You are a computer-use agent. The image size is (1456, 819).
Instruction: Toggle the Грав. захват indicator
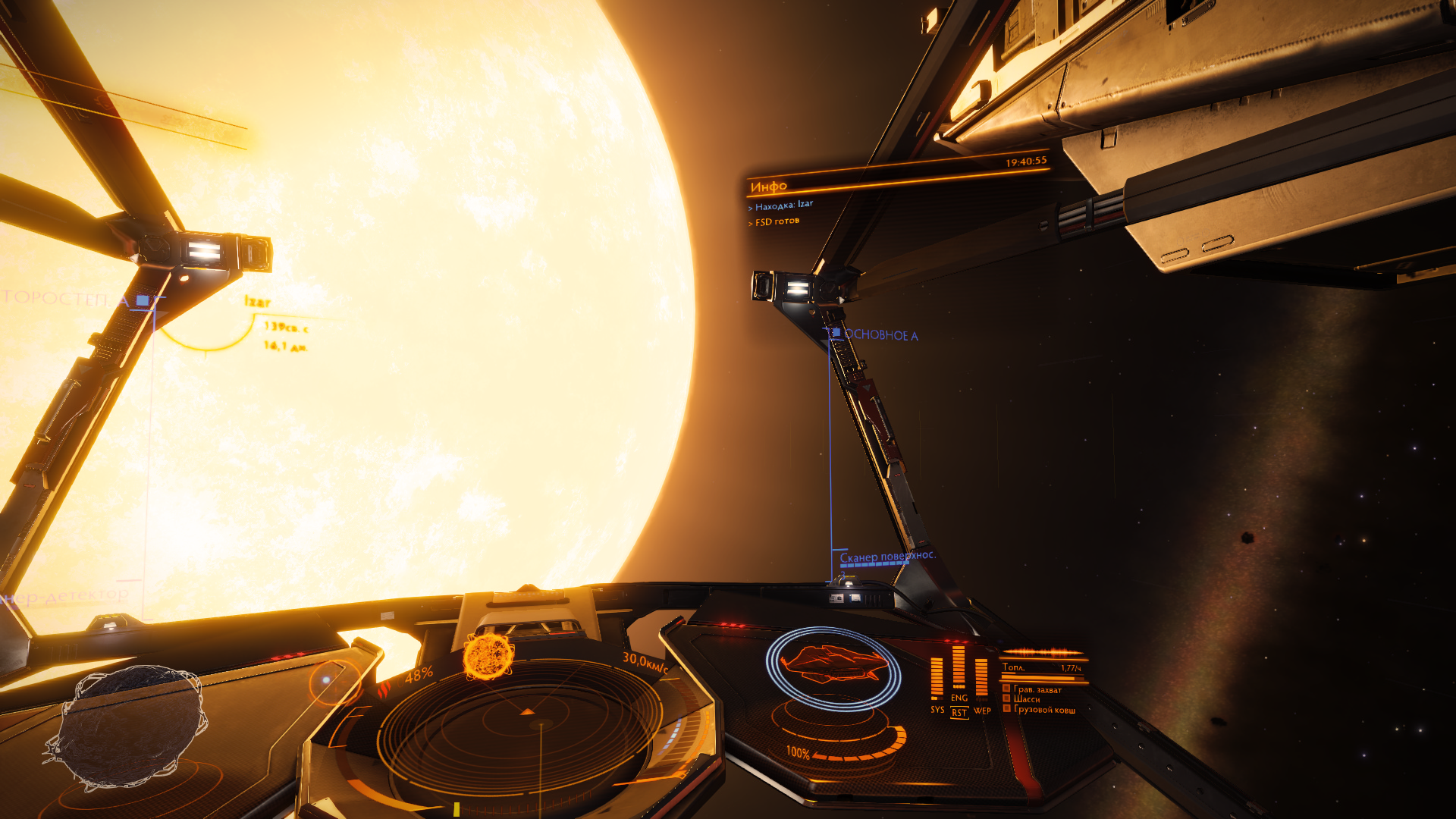[x=1037, y=689]
